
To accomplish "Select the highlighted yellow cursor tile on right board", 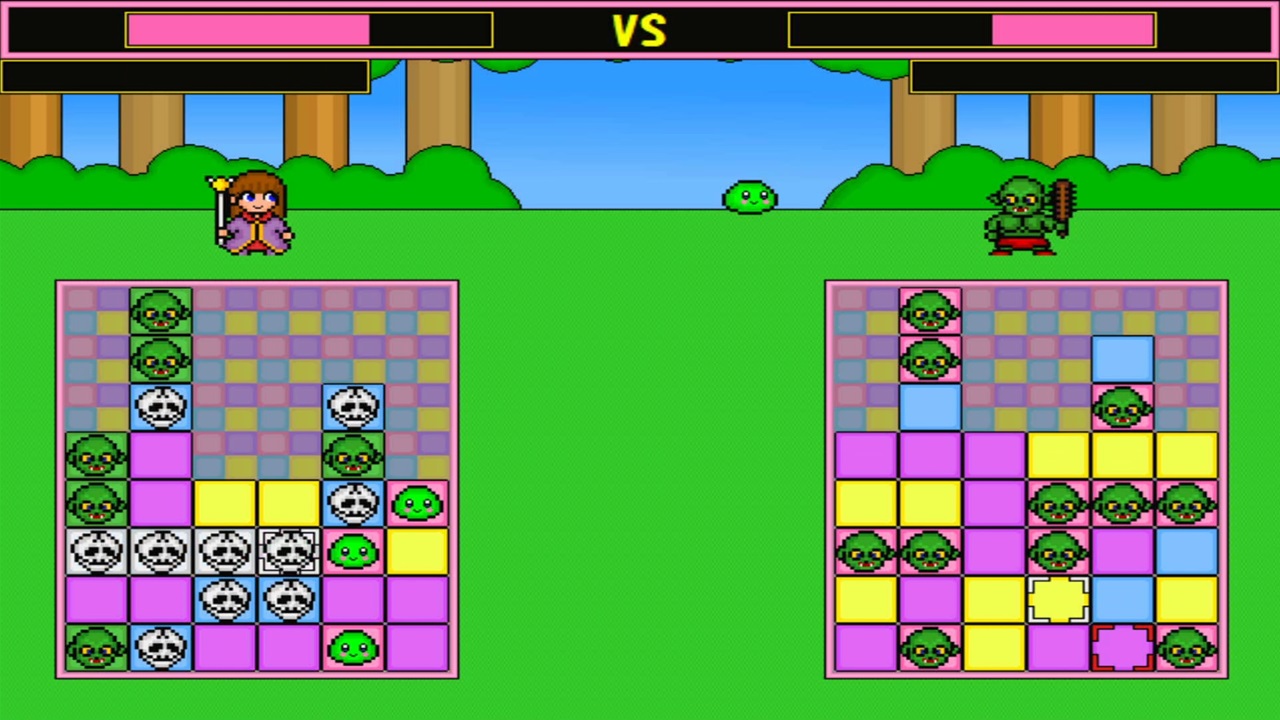I will pos(1061,599).
